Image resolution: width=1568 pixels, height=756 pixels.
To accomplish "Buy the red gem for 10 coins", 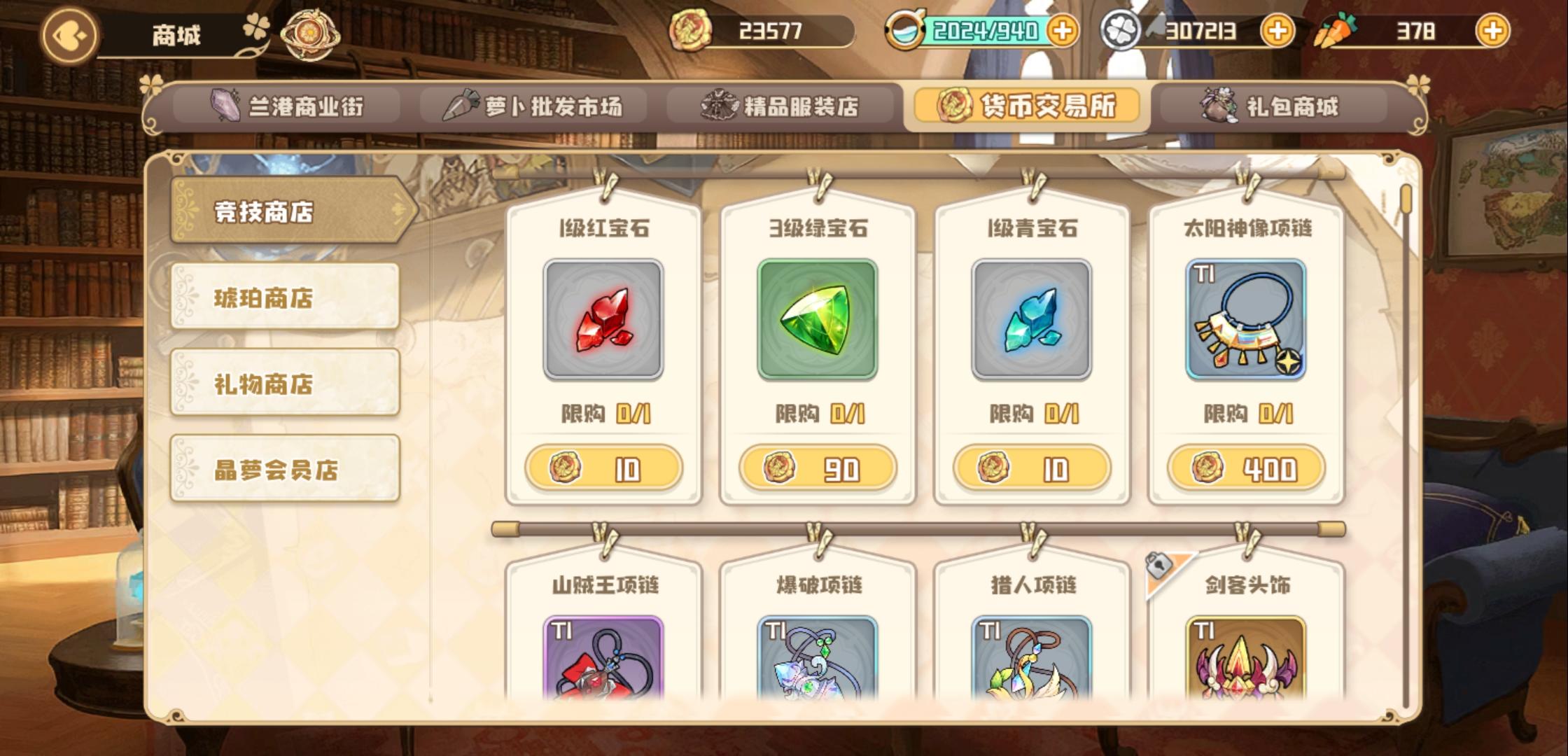I will click(x=603, y=469).
